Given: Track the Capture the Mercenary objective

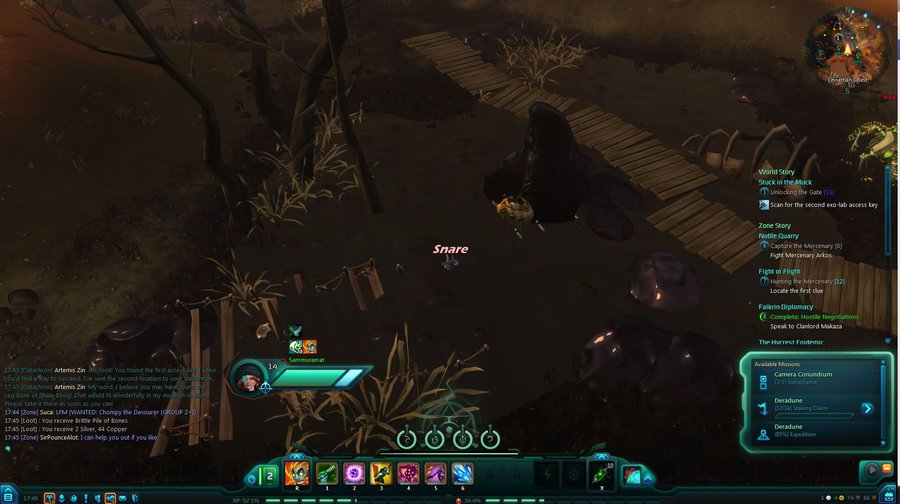Looking at the screenshot, I should 805,245.
